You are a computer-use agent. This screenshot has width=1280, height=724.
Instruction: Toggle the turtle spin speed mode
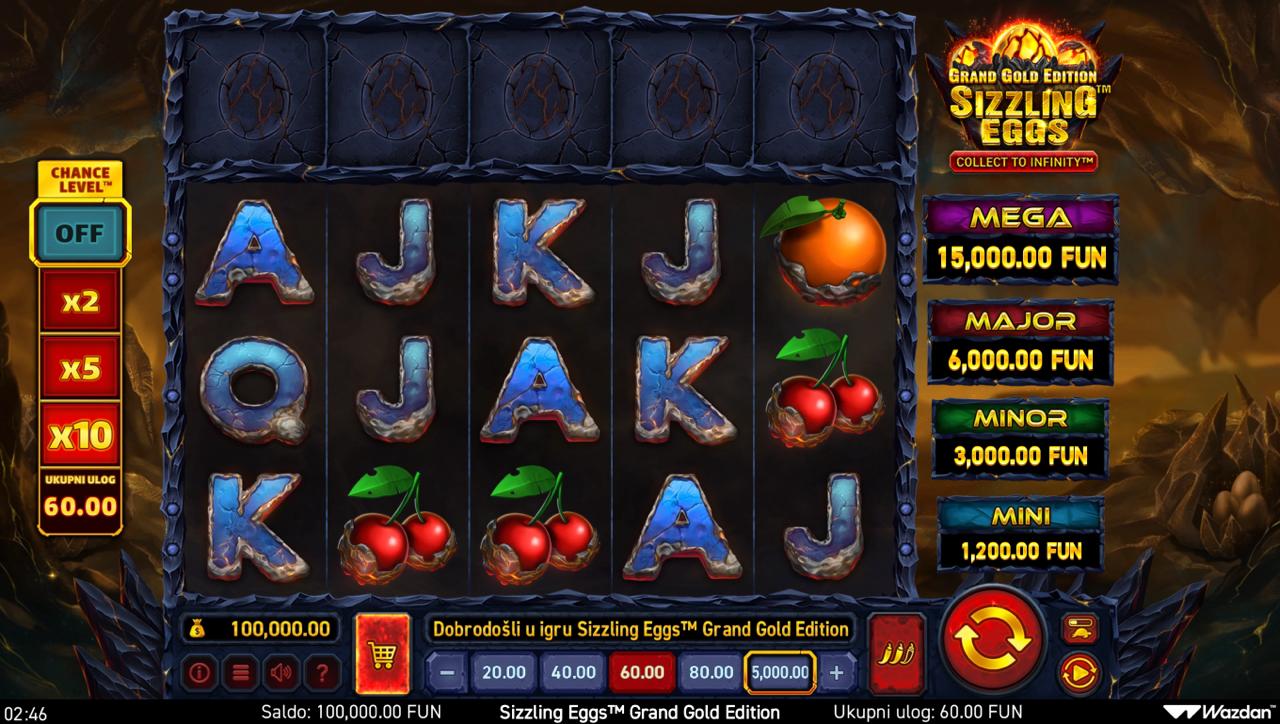click(1080, 628)
